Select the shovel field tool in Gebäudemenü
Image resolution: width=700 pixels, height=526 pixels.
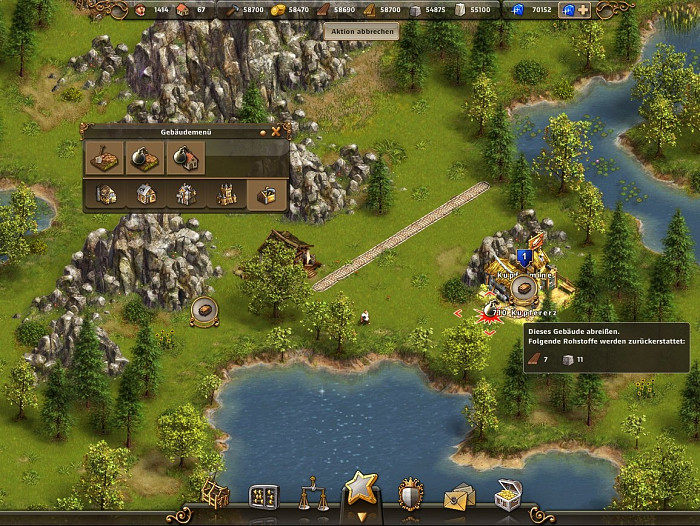click(105, 157)
